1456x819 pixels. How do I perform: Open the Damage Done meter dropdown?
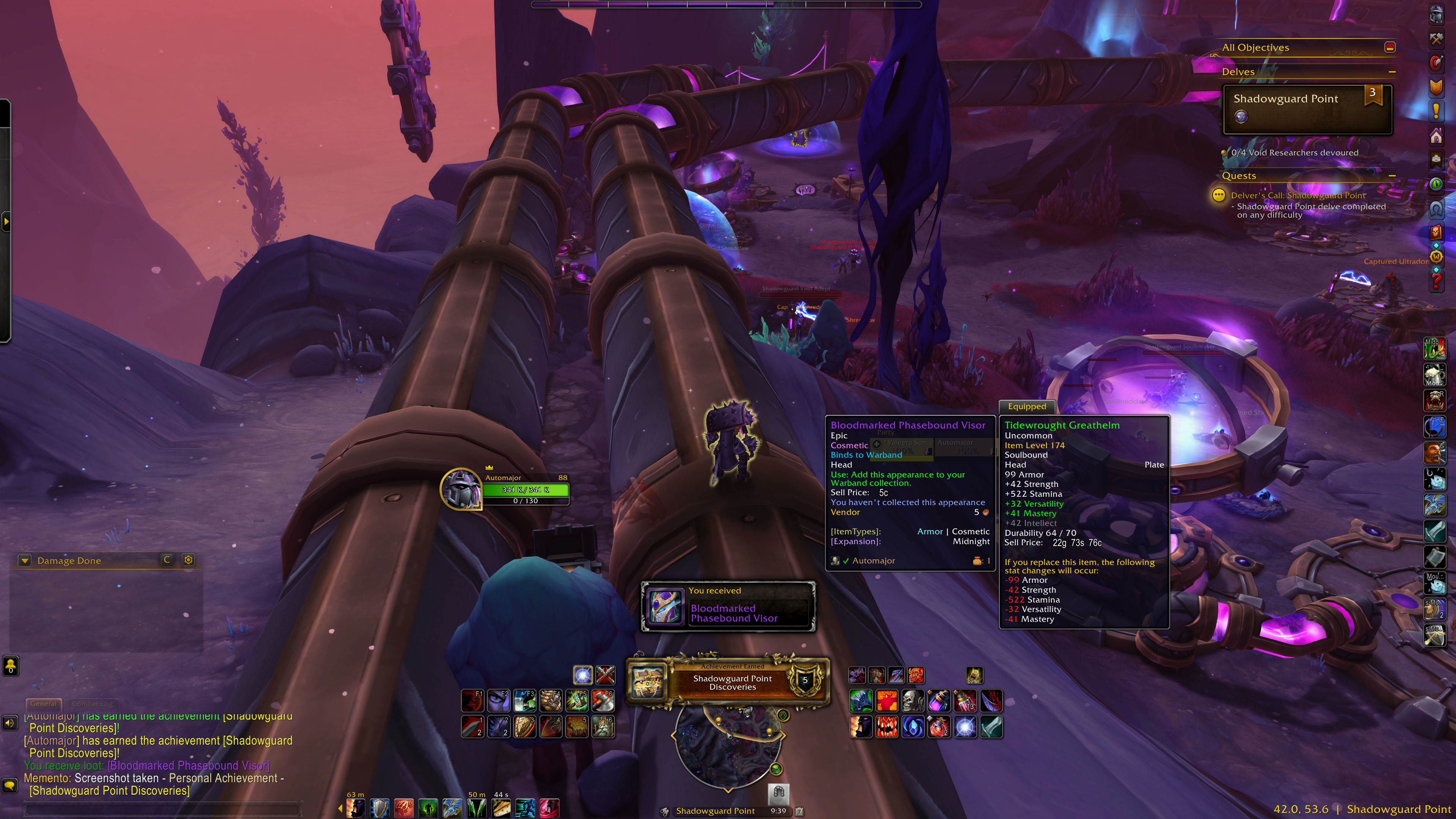[x=24, y=560]
